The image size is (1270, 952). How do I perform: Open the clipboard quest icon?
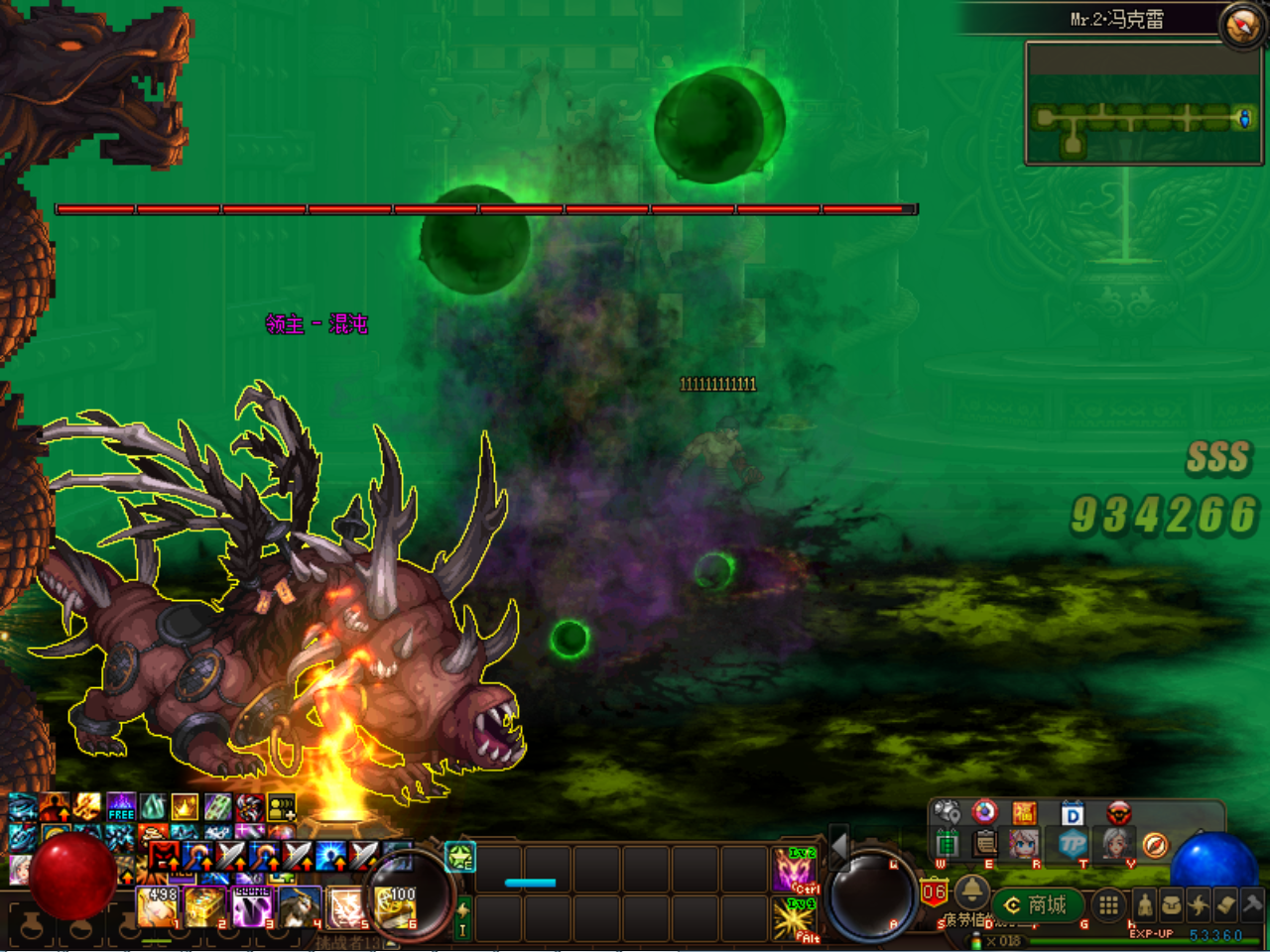pos(984,844)
